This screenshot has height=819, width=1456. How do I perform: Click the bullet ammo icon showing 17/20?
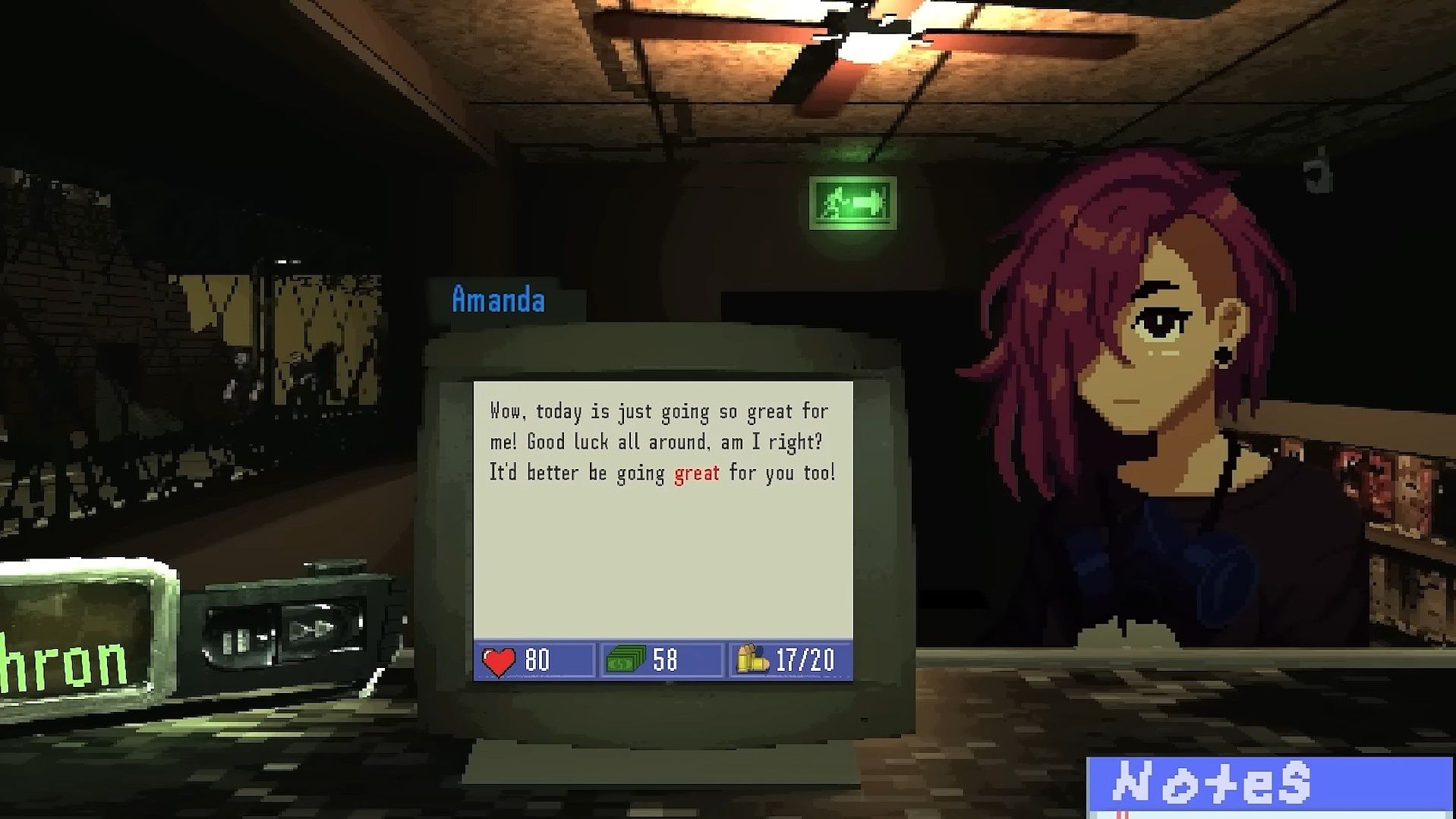pos(752,660)
